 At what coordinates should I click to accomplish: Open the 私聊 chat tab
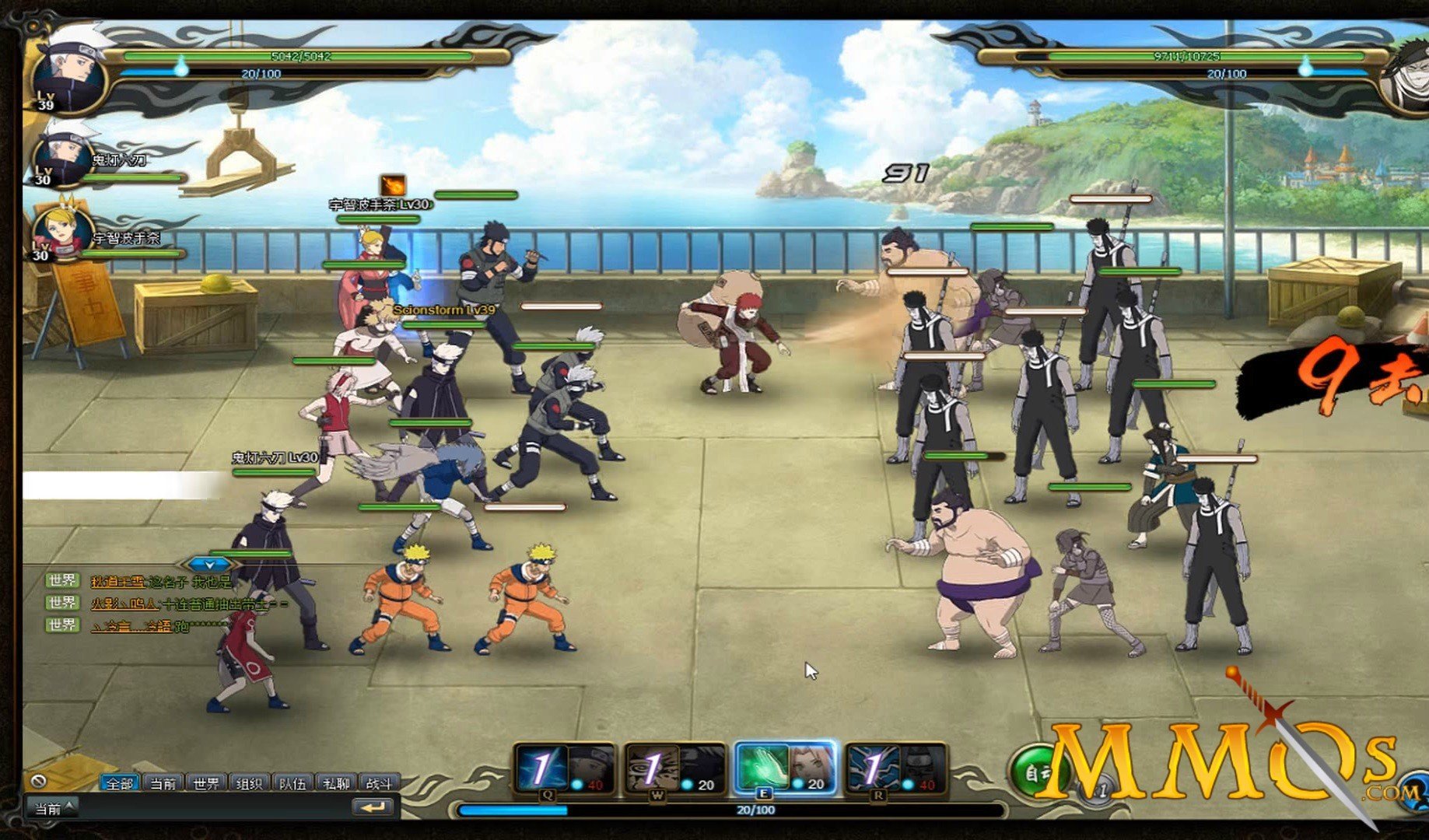coord(335,783)
